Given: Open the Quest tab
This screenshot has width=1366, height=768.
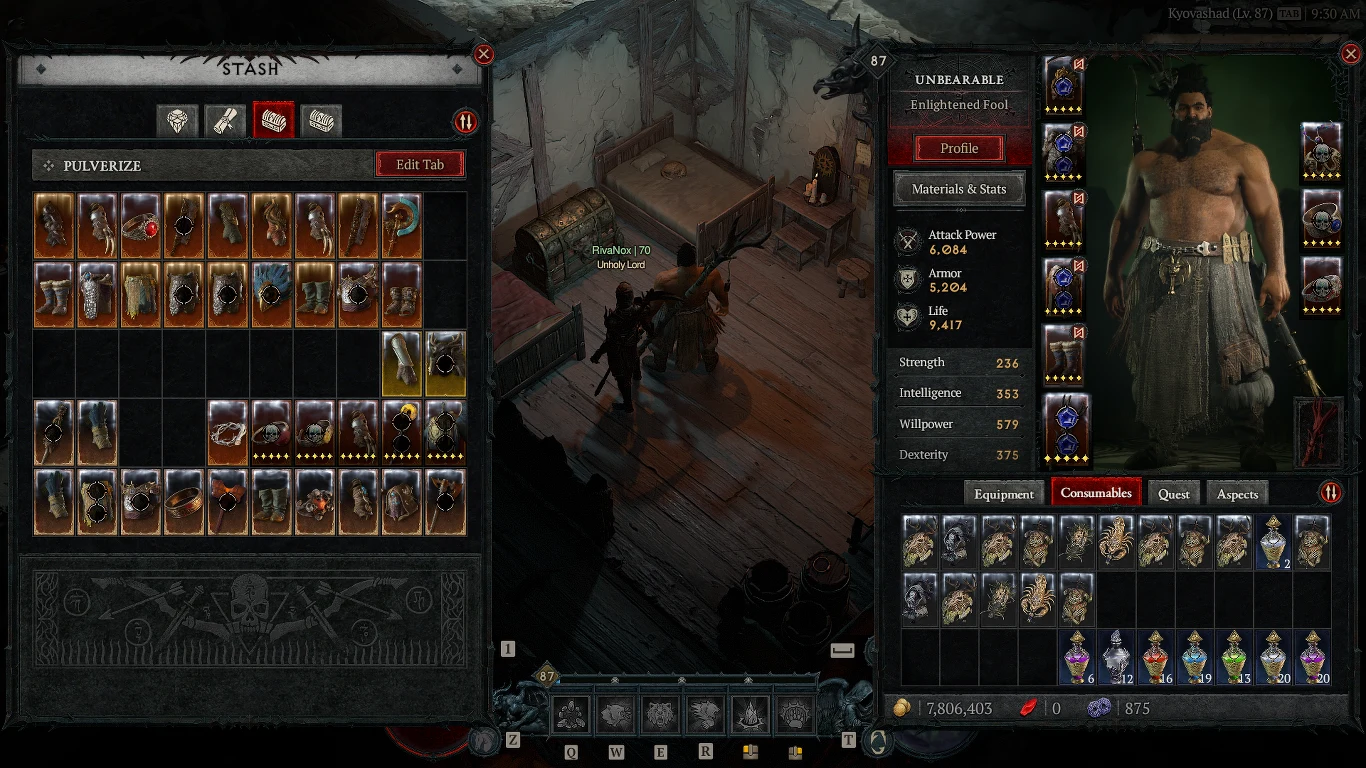Looking at the screenshot, I should [x=1173, y=493].
